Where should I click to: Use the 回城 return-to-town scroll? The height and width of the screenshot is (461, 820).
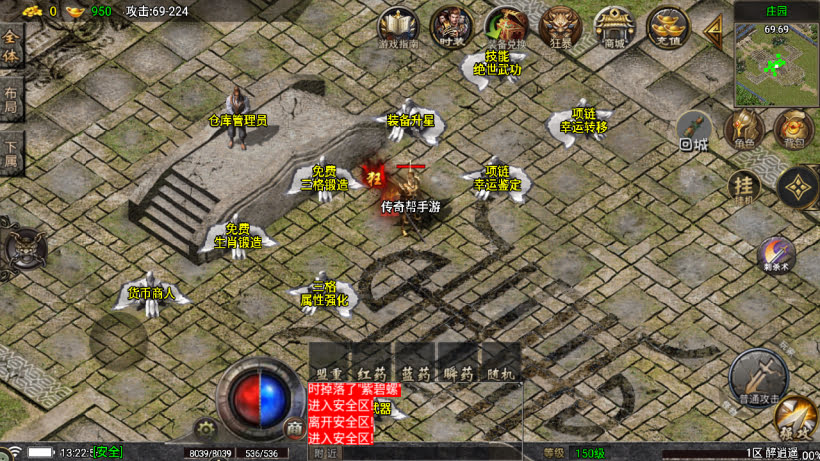tap(694, 131)
